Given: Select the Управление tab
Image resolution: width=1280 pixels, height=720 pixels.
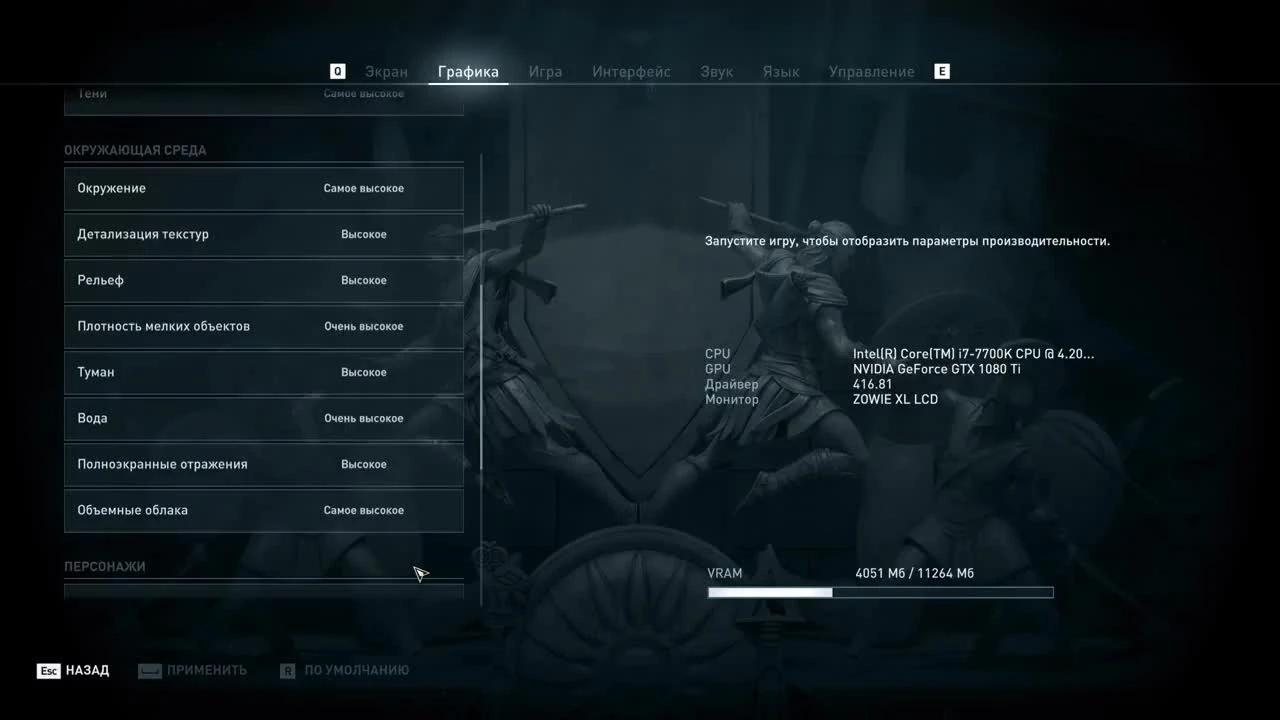Looking at the screenshot, I should point(871,71).
